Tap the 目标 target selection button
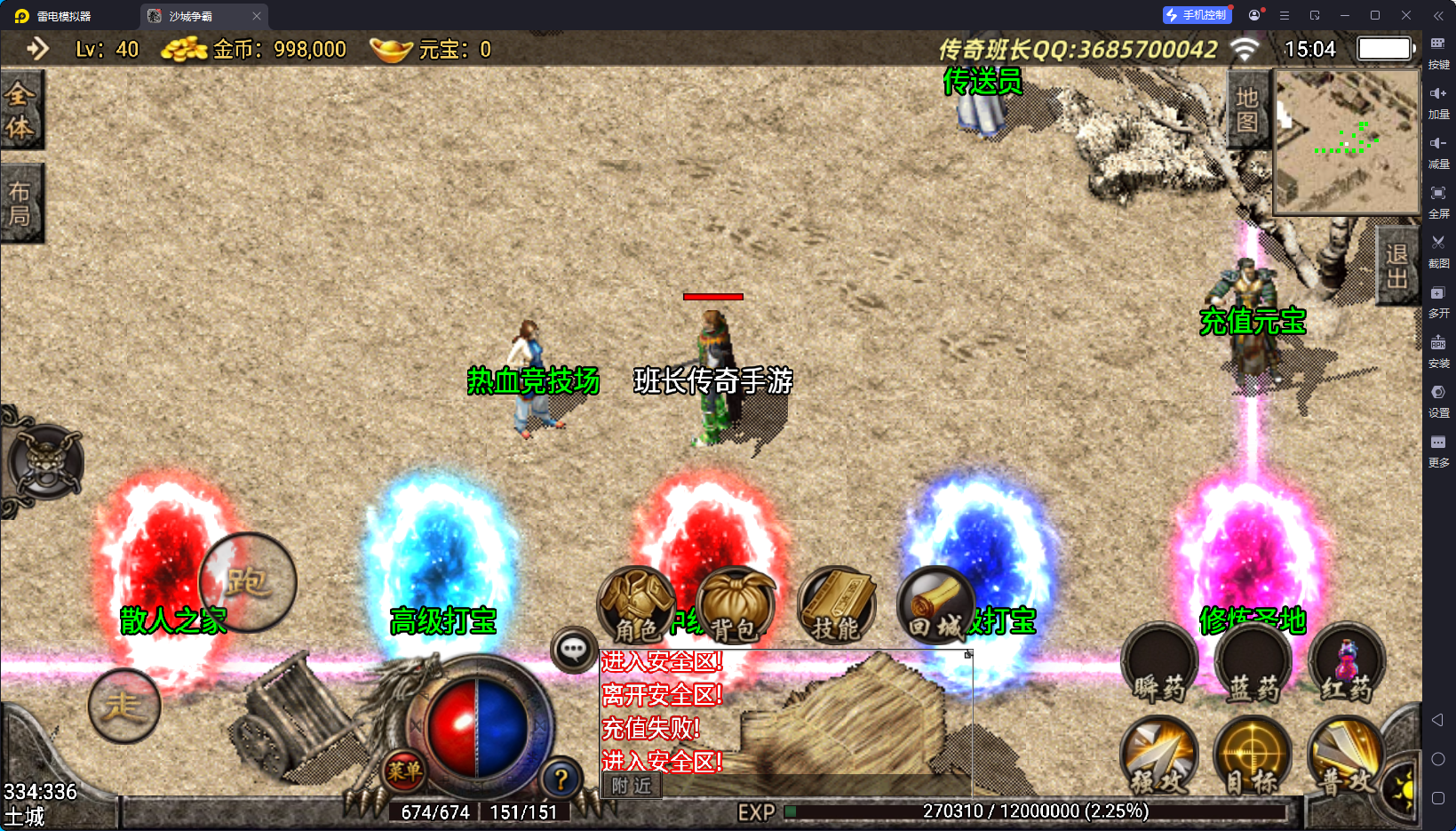 tap(1253, 757)
